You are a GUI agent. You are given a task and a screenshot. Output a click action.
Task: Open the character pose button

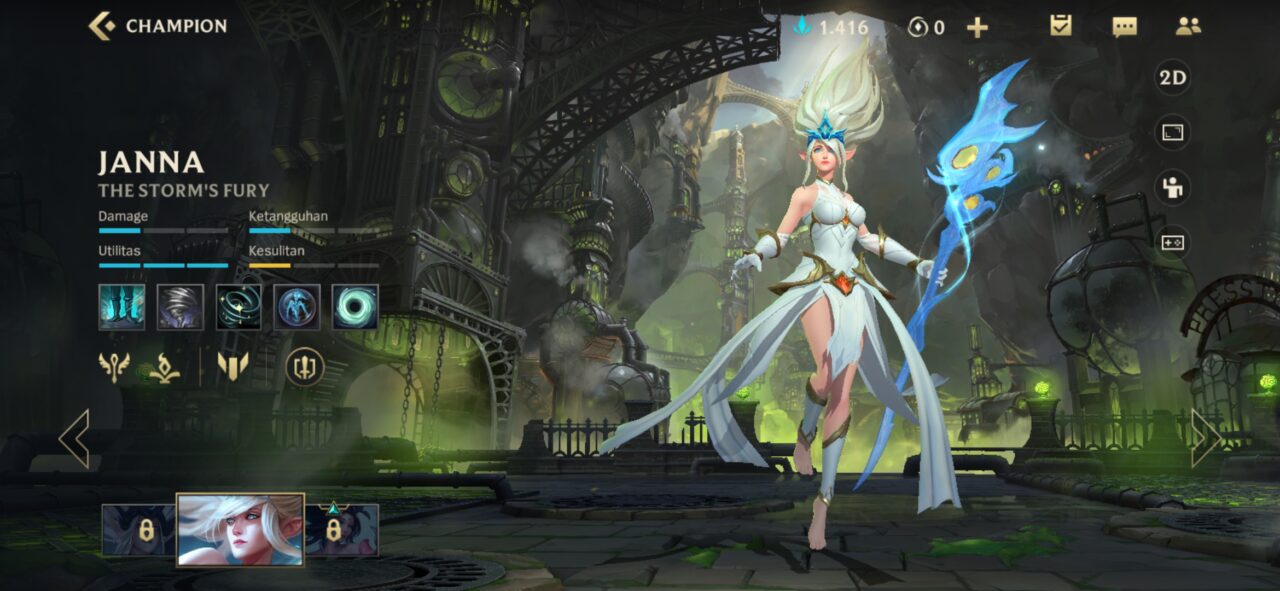pos(1172,187)
